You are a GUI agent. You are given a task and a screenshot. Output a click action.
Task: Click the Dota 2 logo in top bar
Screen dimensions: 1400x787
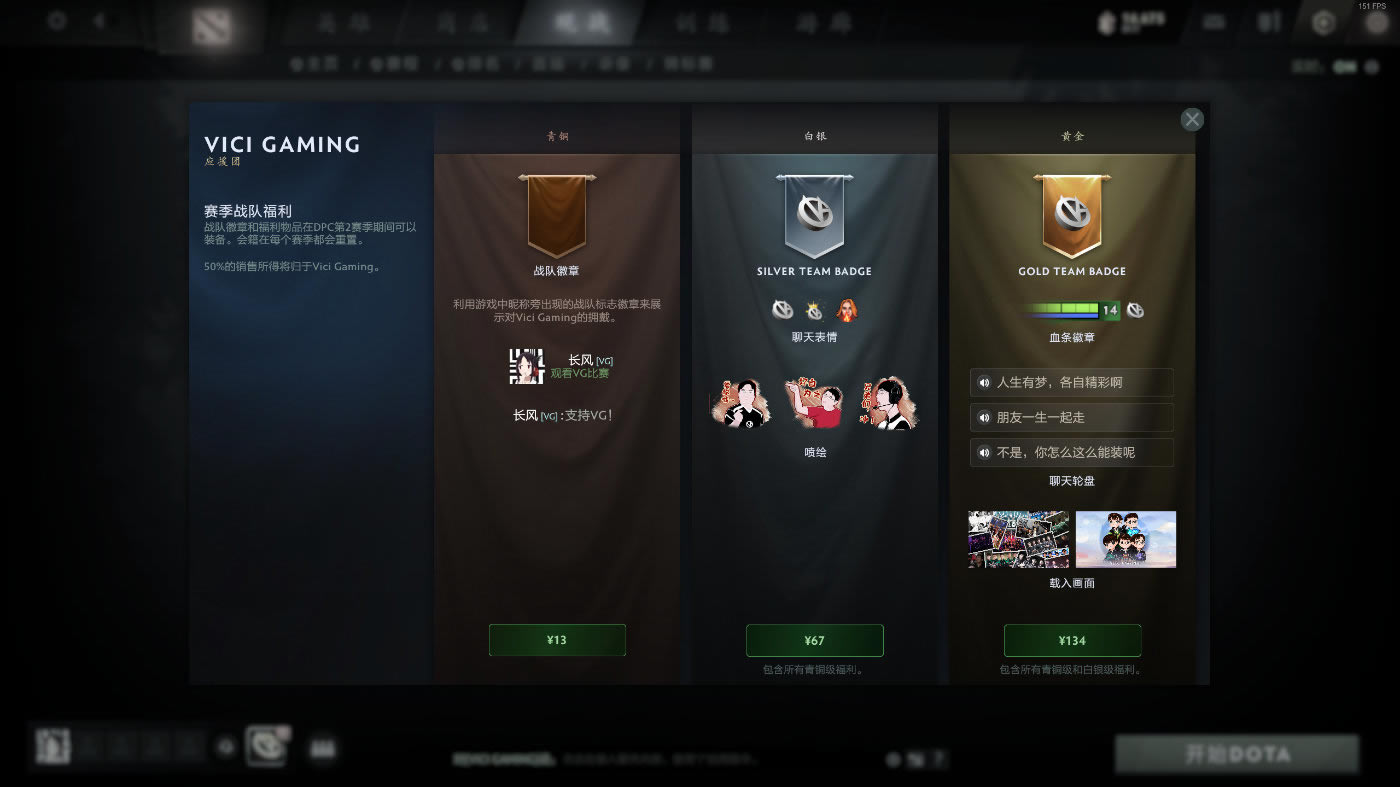click(210, 22)
